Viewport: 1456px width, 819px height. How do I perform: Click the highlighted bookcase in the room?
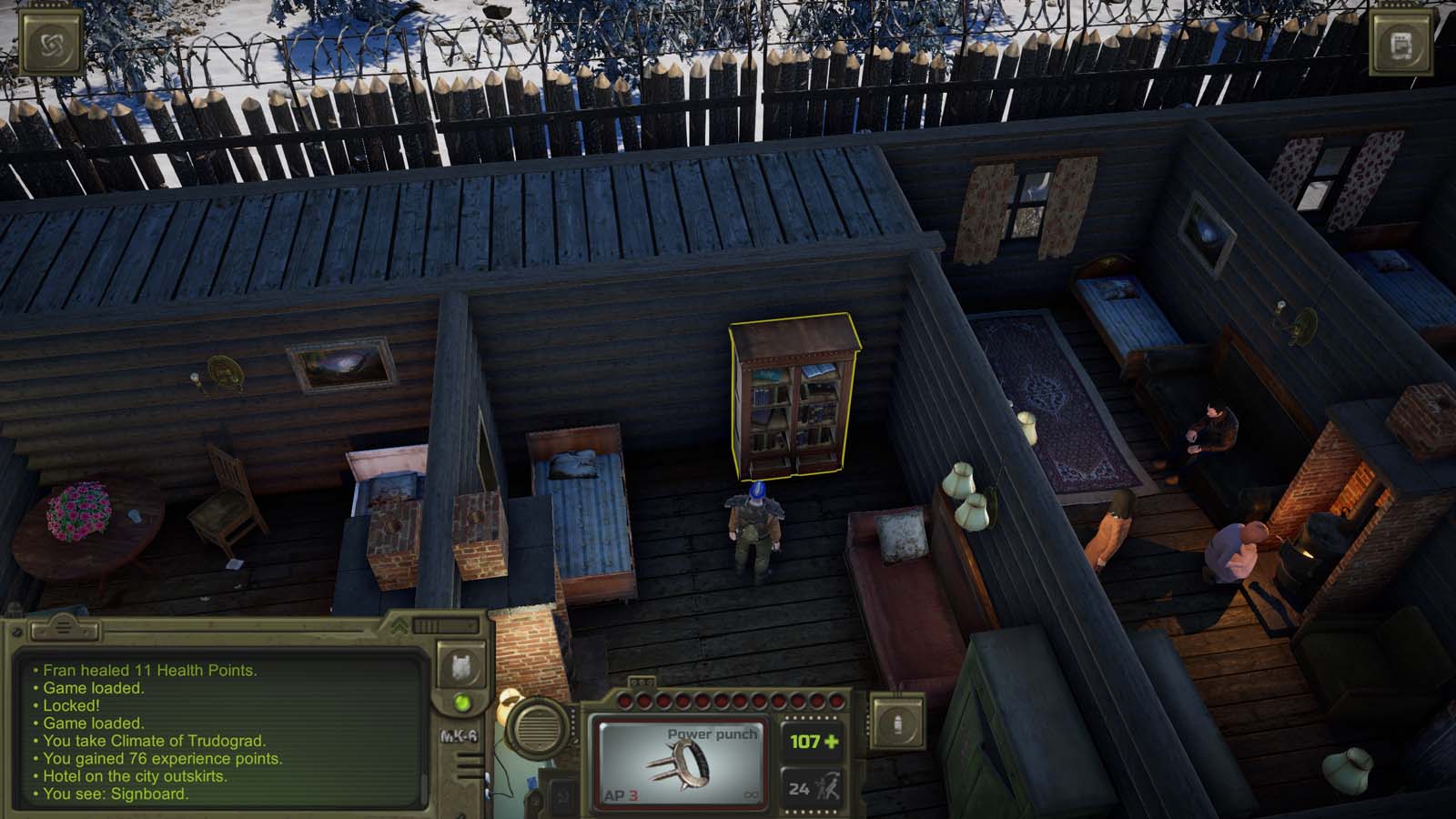794,398
